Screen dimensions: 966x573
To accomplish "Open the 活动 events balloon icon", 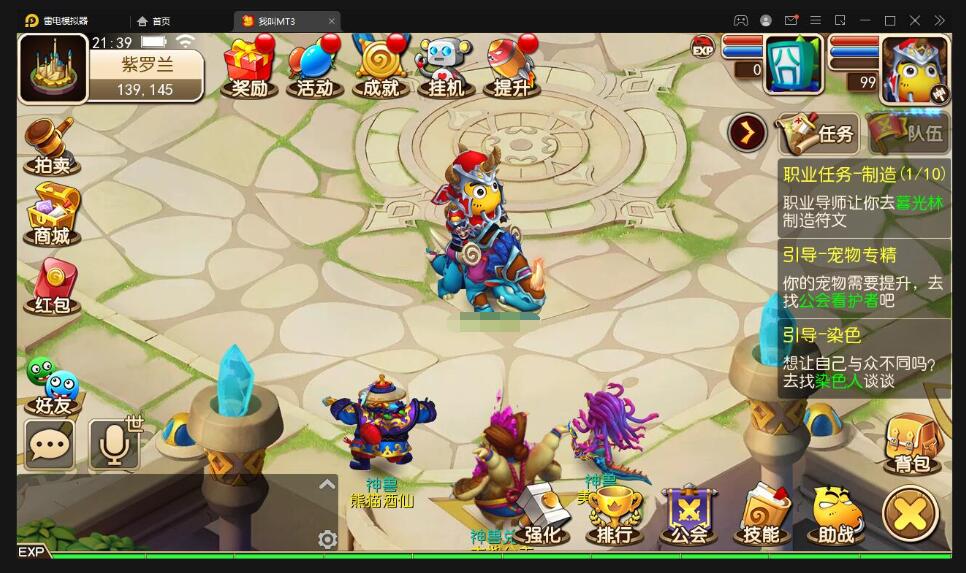I will point(315,67).
